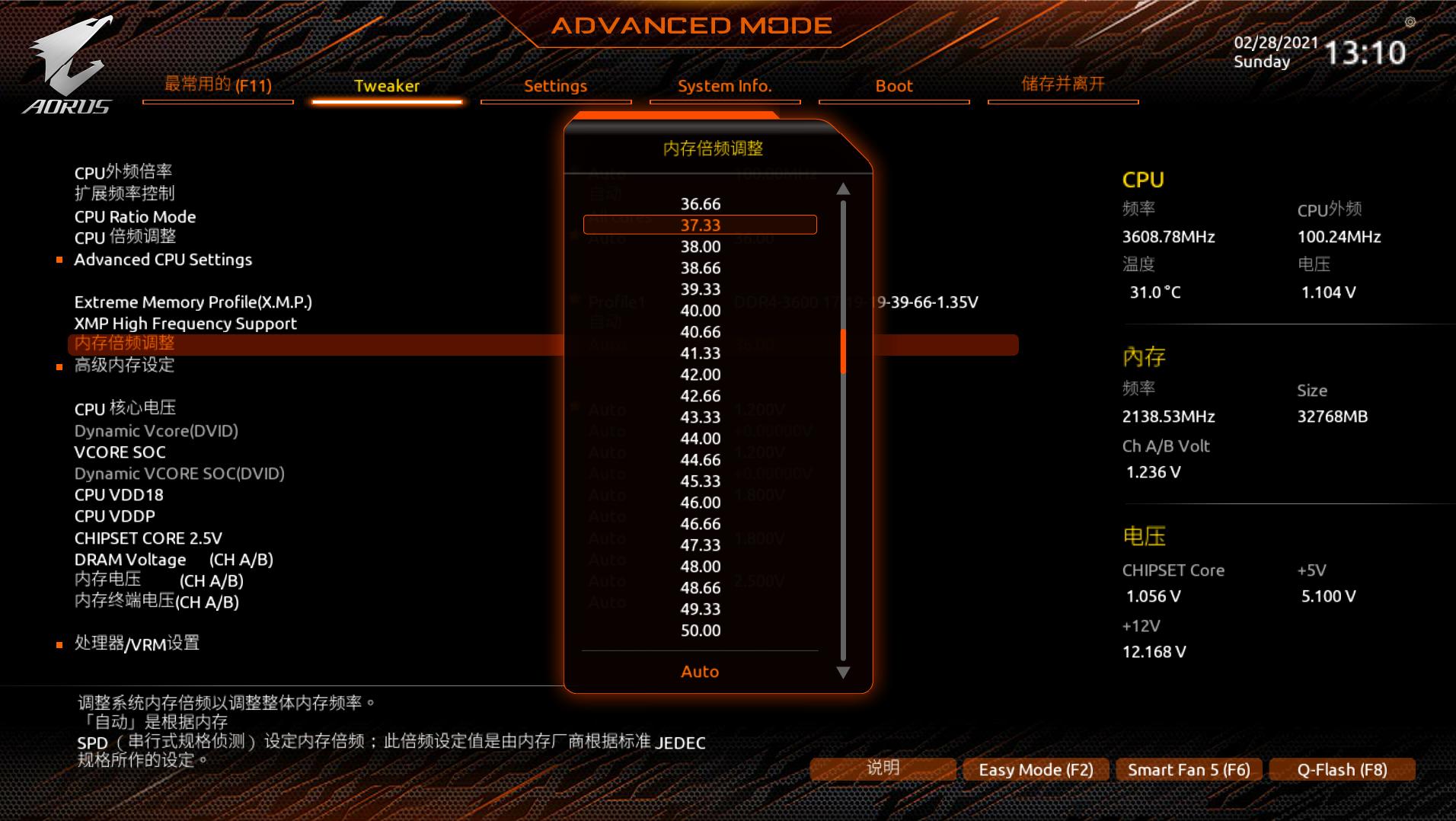Open Advanced CPU Settings submenu
This screenshot has width=1456, height=821.
coord(163,260)
